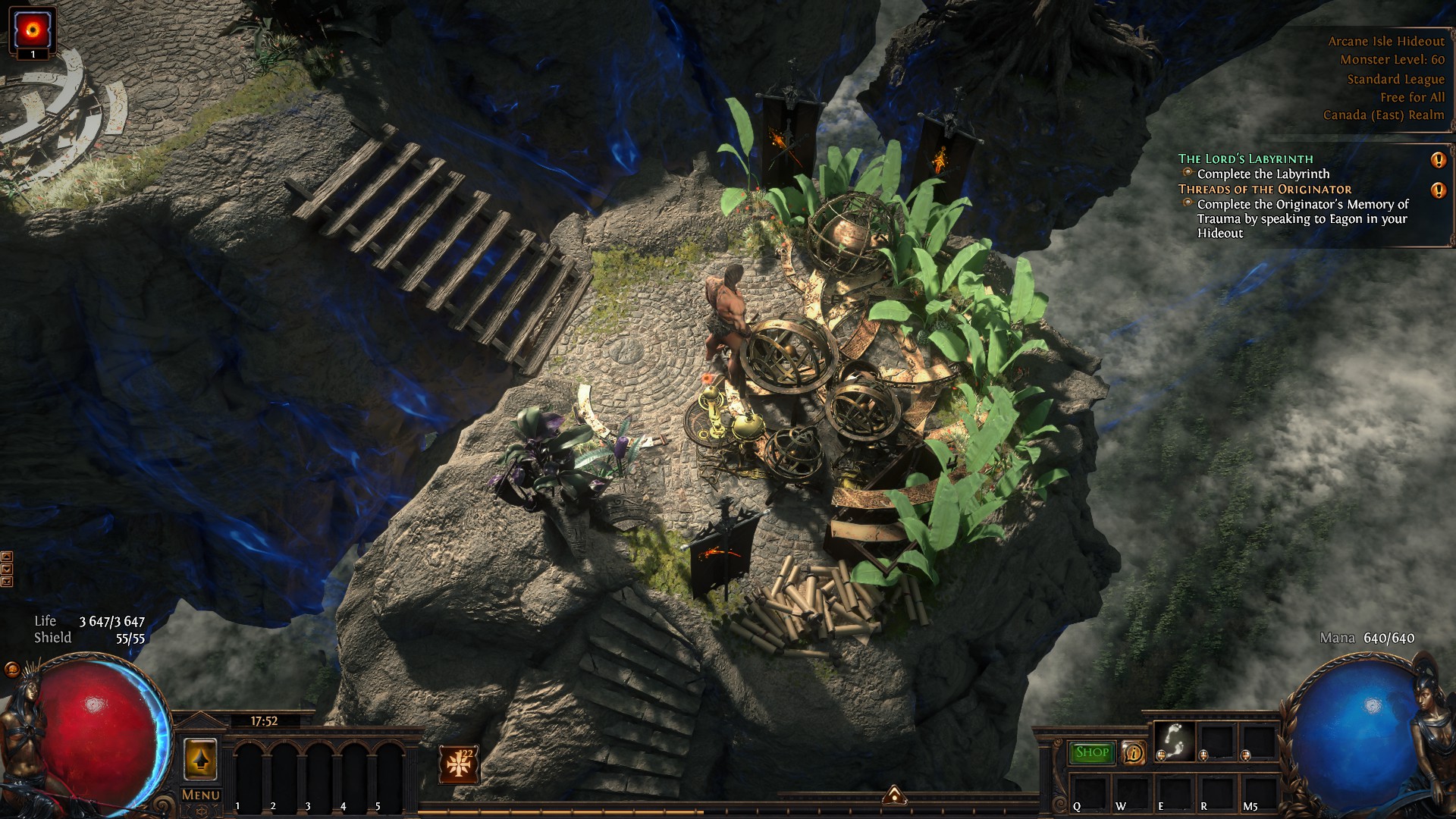Click the orange cross passive points icon

click(458, 764)
